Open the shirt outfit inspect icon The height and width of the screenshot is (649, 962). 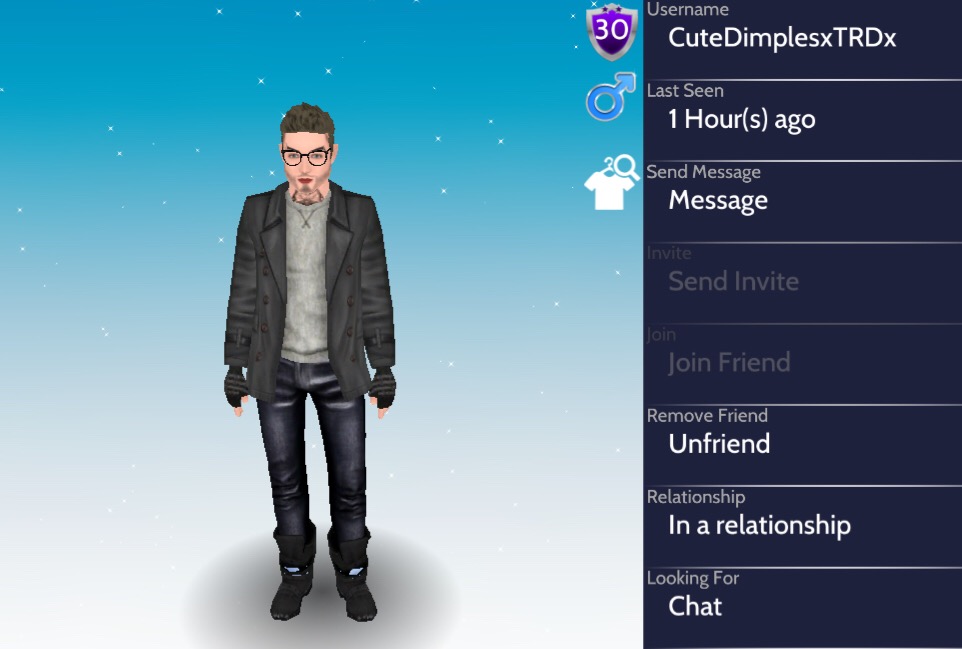[x=611, y=182]
